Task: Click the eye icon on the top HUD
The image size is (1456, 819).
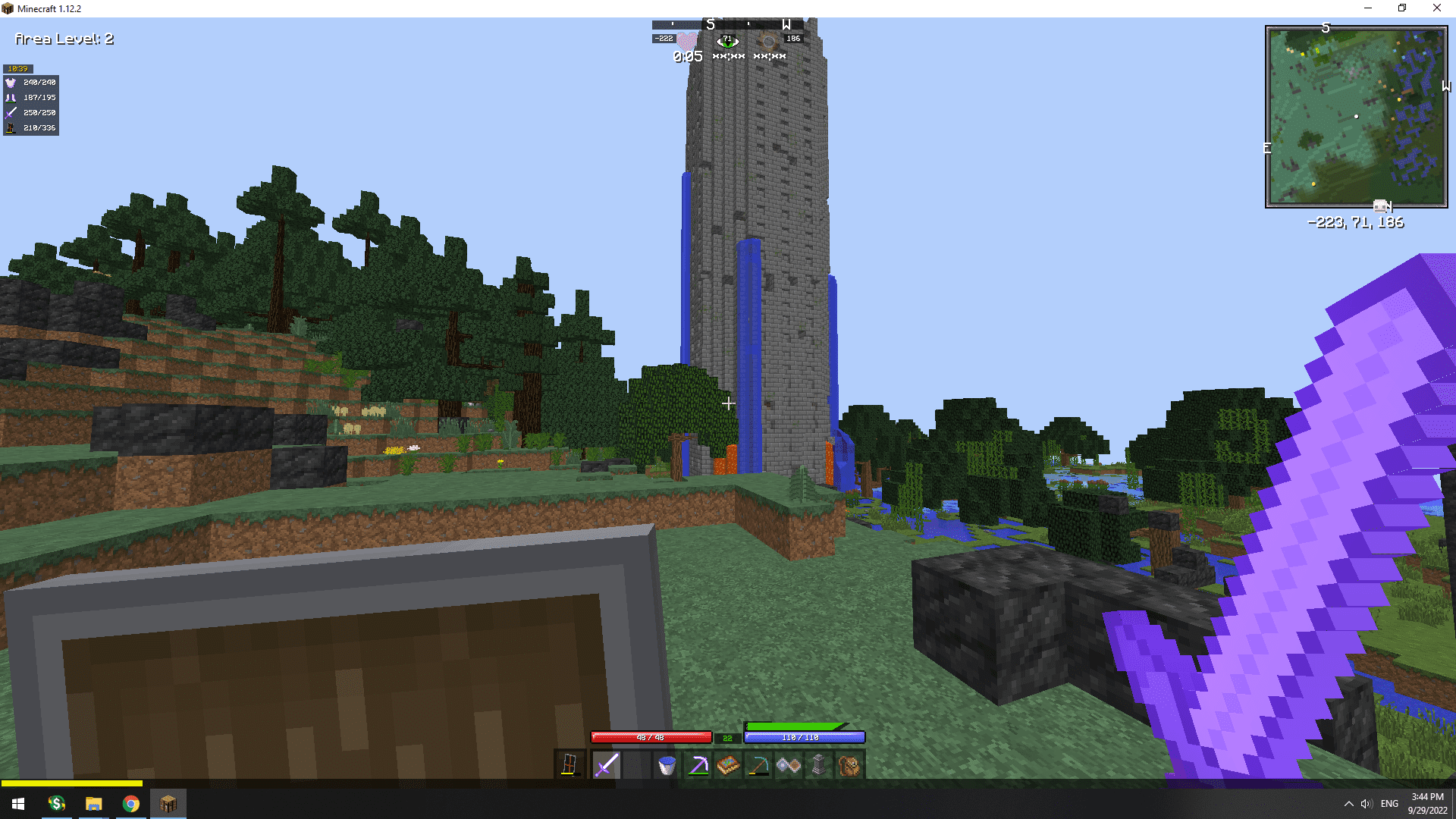Action: coord(727,42)
